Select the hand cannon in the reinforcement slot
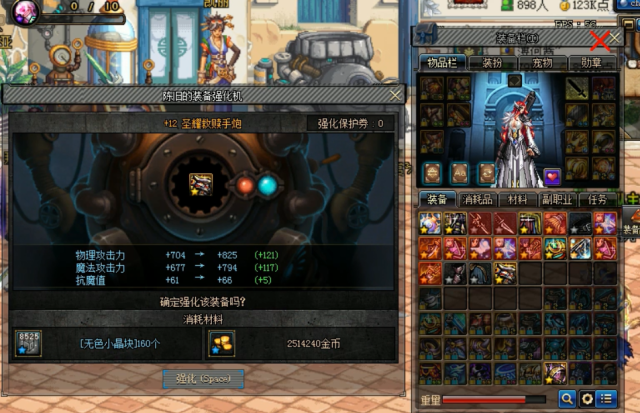Screen dimensions: 640x413 (x=201, y=185)
